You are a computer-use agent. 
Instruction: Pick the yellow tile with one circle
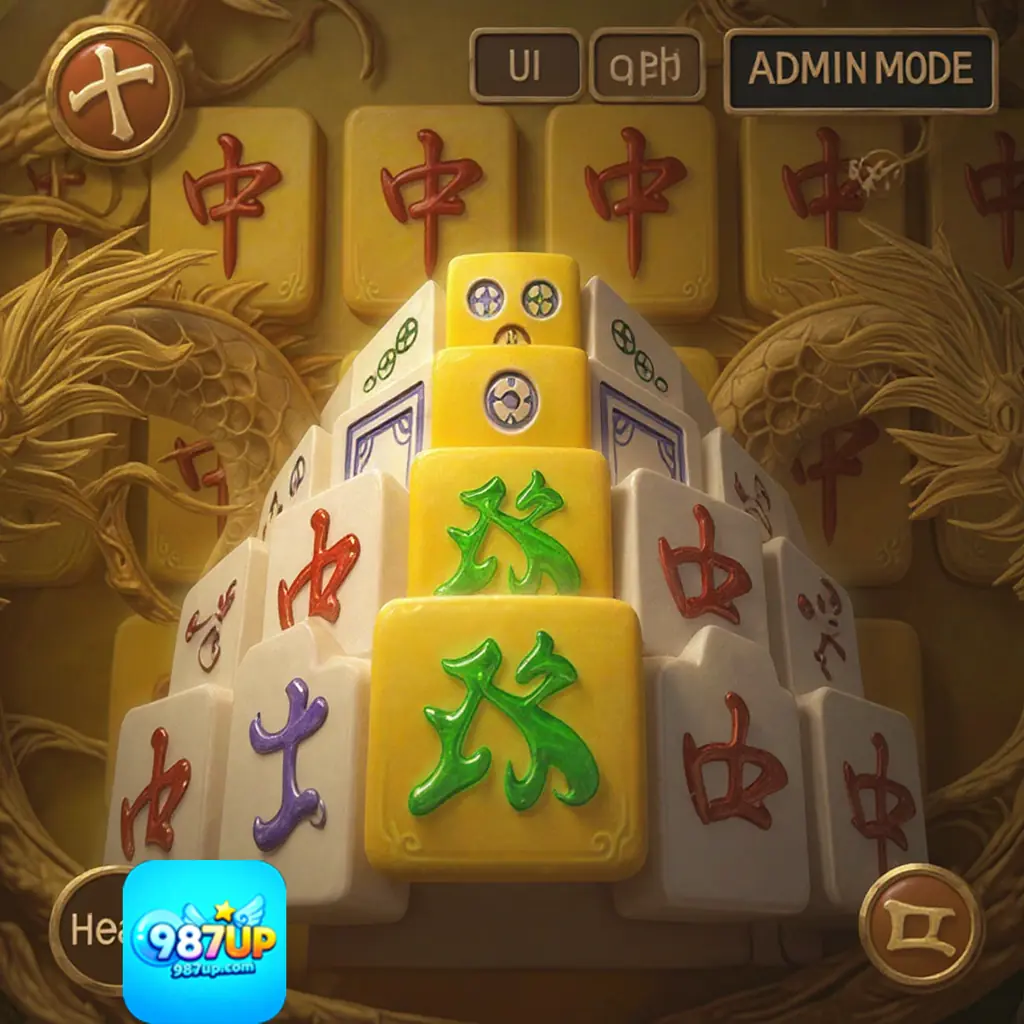click(510, 400)
